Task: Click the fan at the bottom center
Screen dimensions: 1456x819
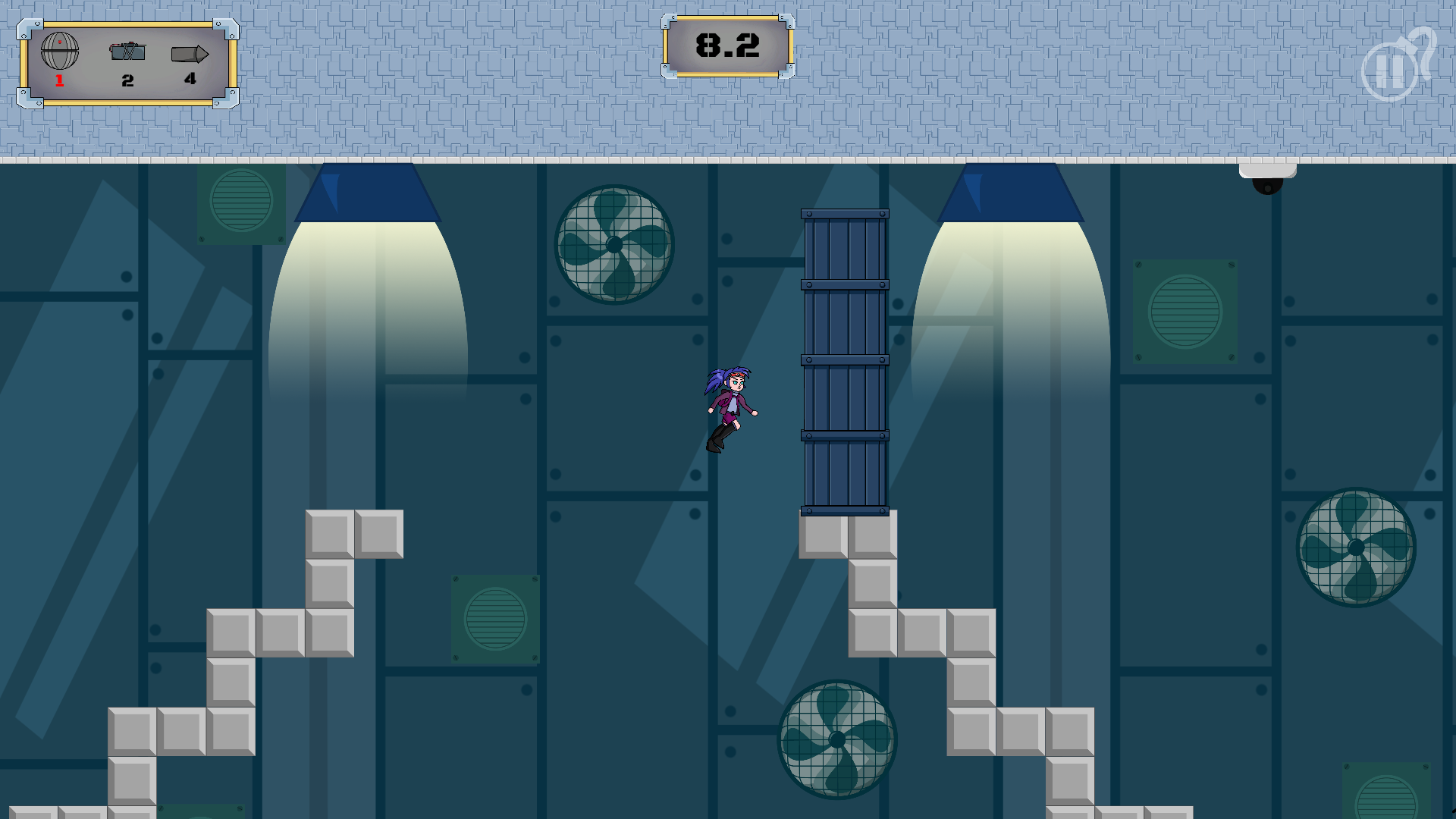Action: 838,739
